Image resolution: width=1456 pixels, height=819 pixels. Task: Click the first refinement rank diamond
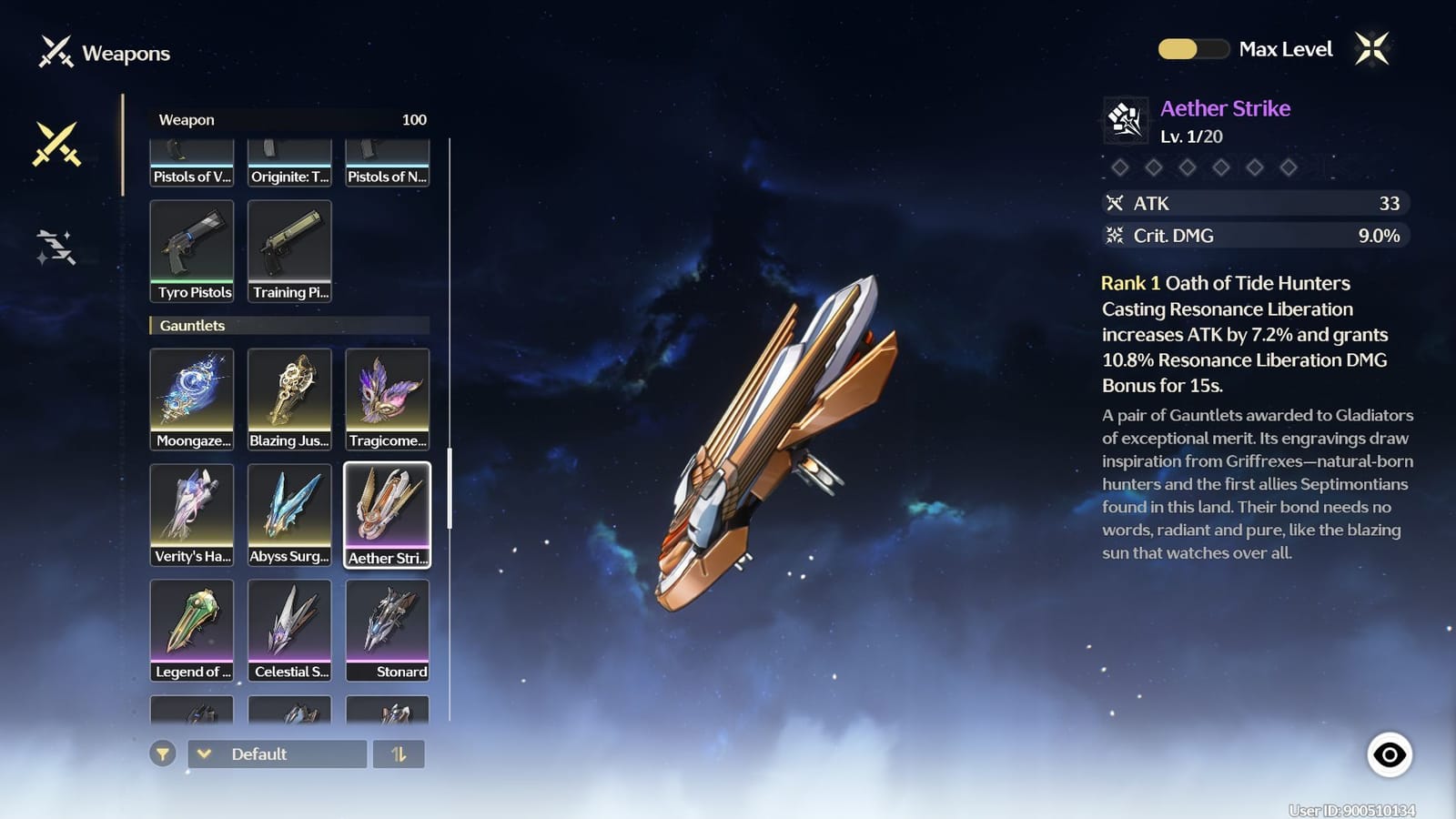pyautogui.click(x=1121, y=167)
